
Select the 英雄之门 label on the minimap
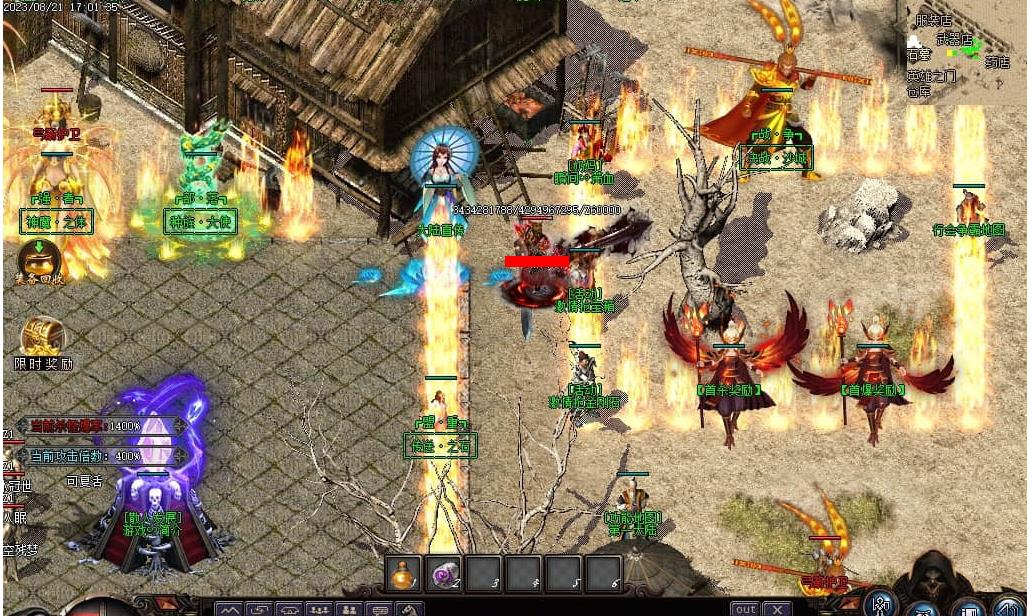click(x=930, y=76)
